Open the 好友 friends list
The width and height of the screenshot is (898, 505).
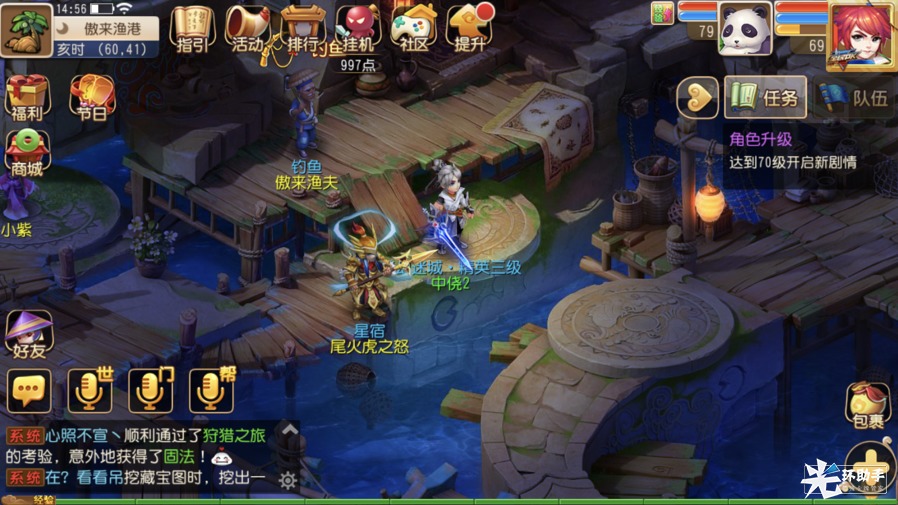[28, 334]
